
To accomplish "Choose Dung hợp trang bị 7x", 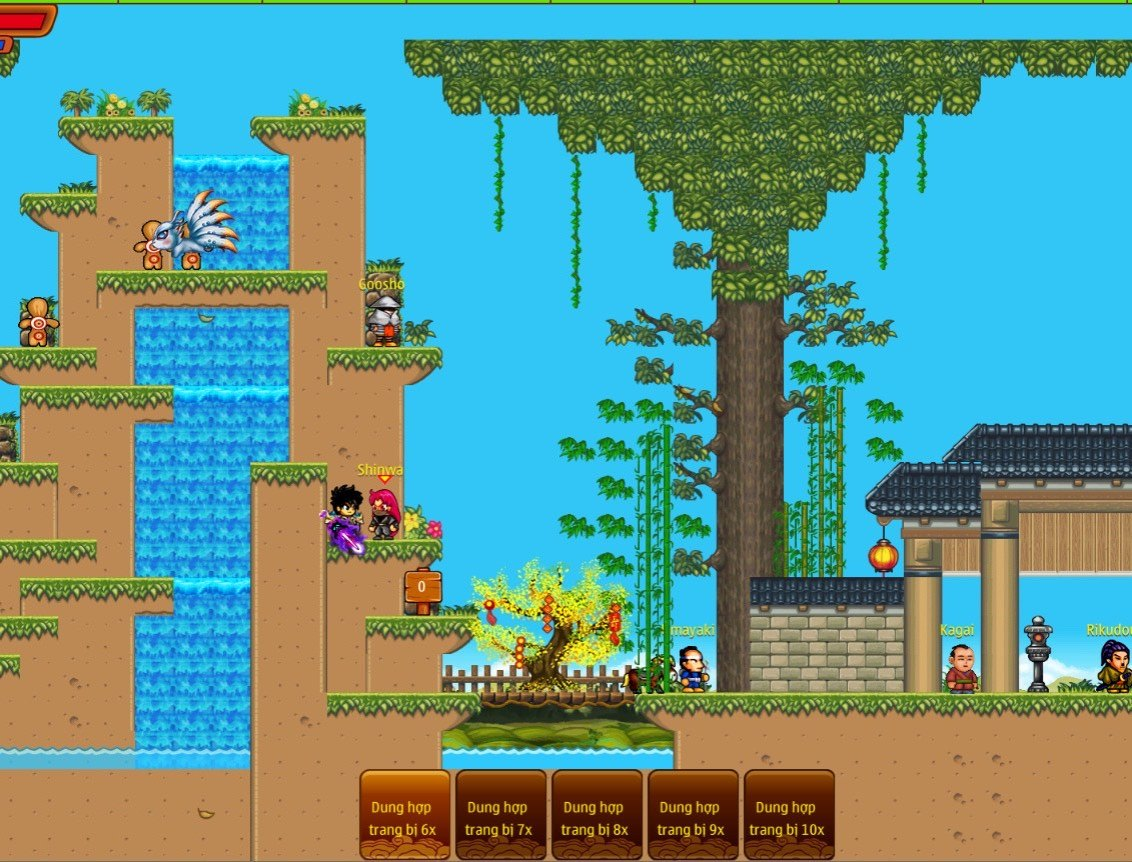I will click(501, 815).
